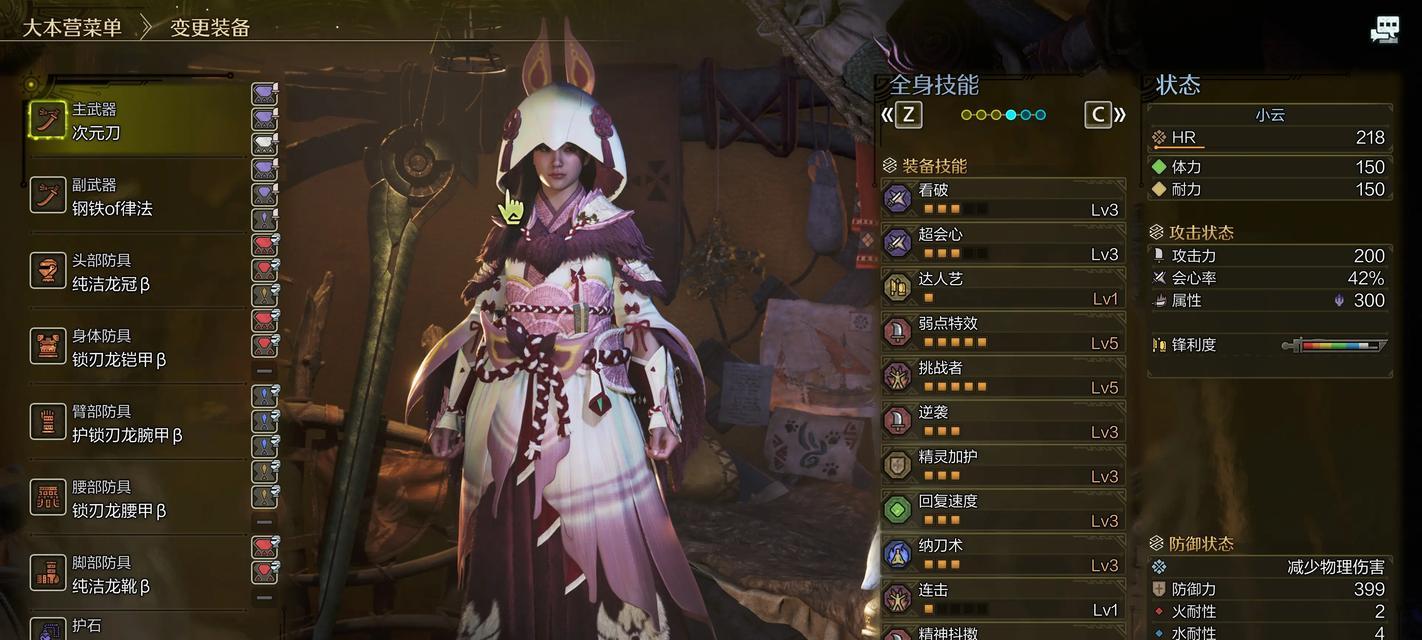The image size is (1422, 640).
Task: Show the 精灵加护 skill details
Action: point(1003,466)
